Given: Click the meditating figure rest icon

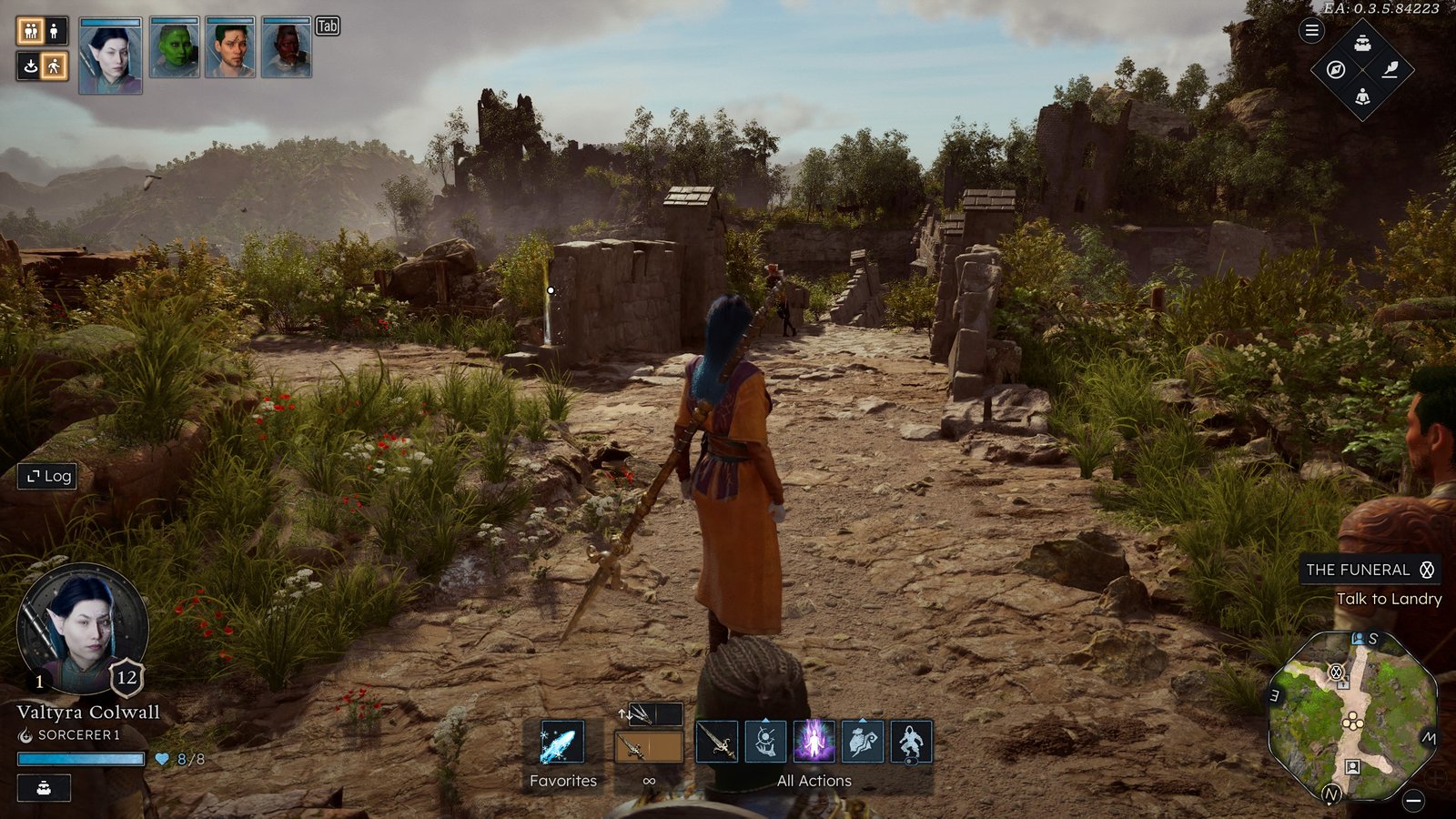Looking at the screenshot, I should 1362,96.
